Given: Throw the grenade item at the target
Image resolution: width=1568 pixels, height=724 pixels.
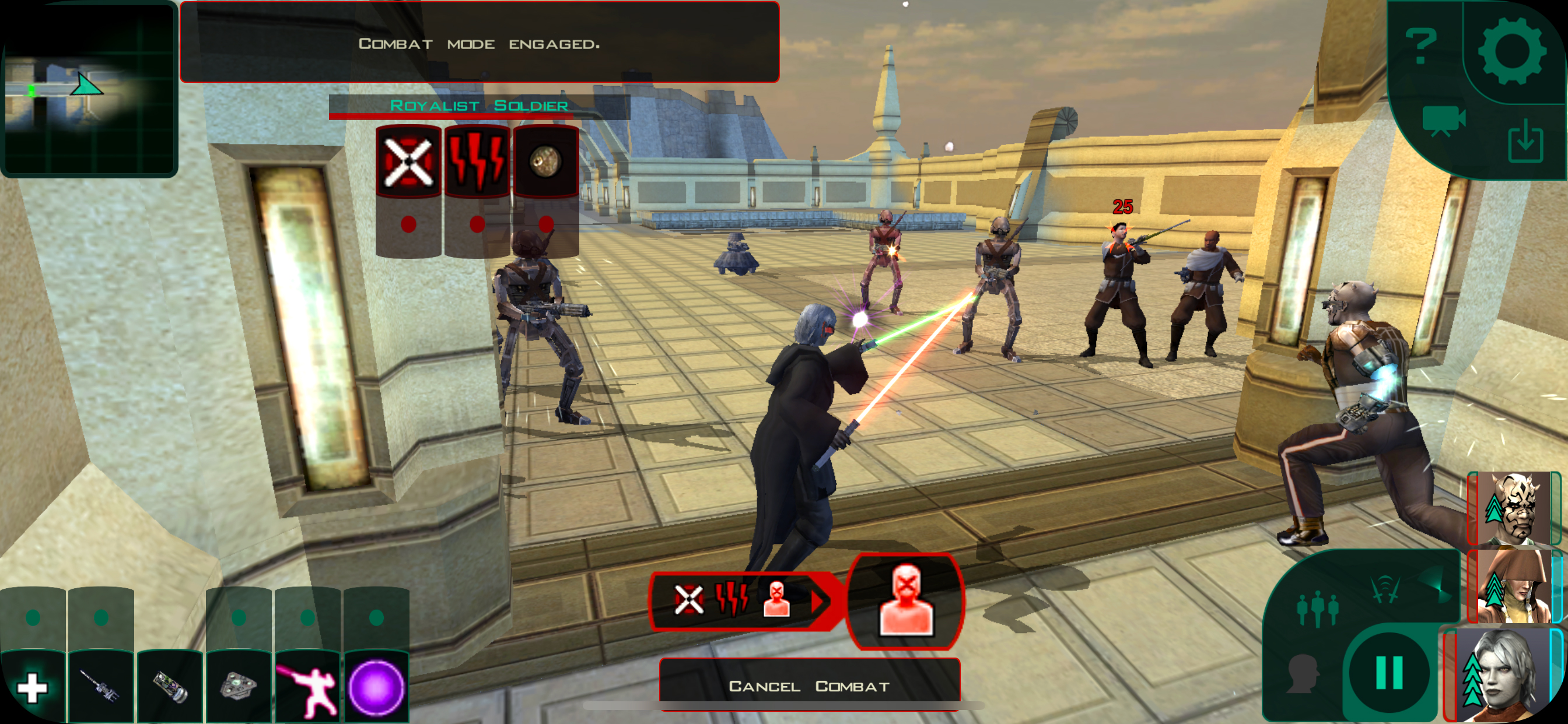Looking at the screenshot, I should [545, 162].
